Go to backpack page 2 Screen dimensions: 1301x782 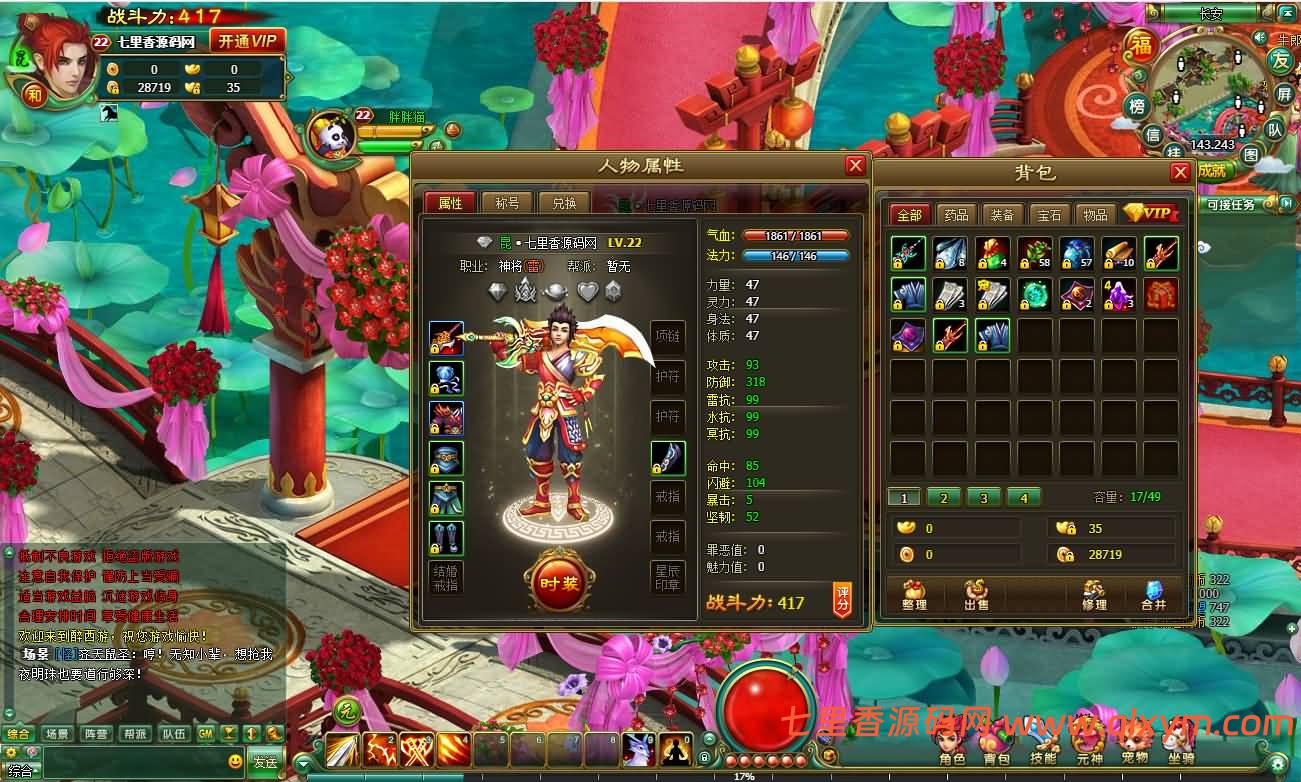(x=944, y=497)
